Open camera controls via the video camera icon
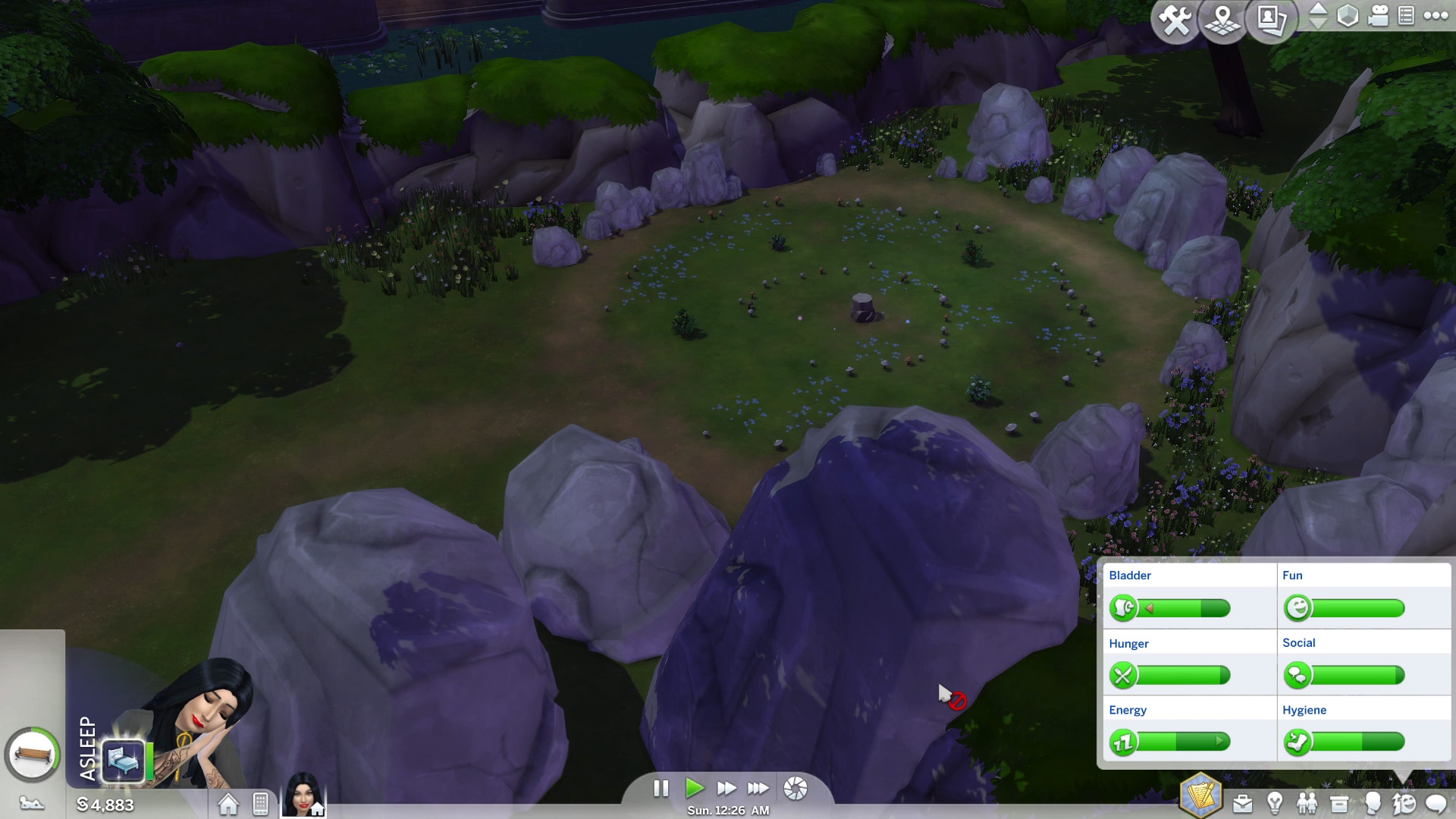Screen dimensions: 1456x819 click(x=1378, y=16)
